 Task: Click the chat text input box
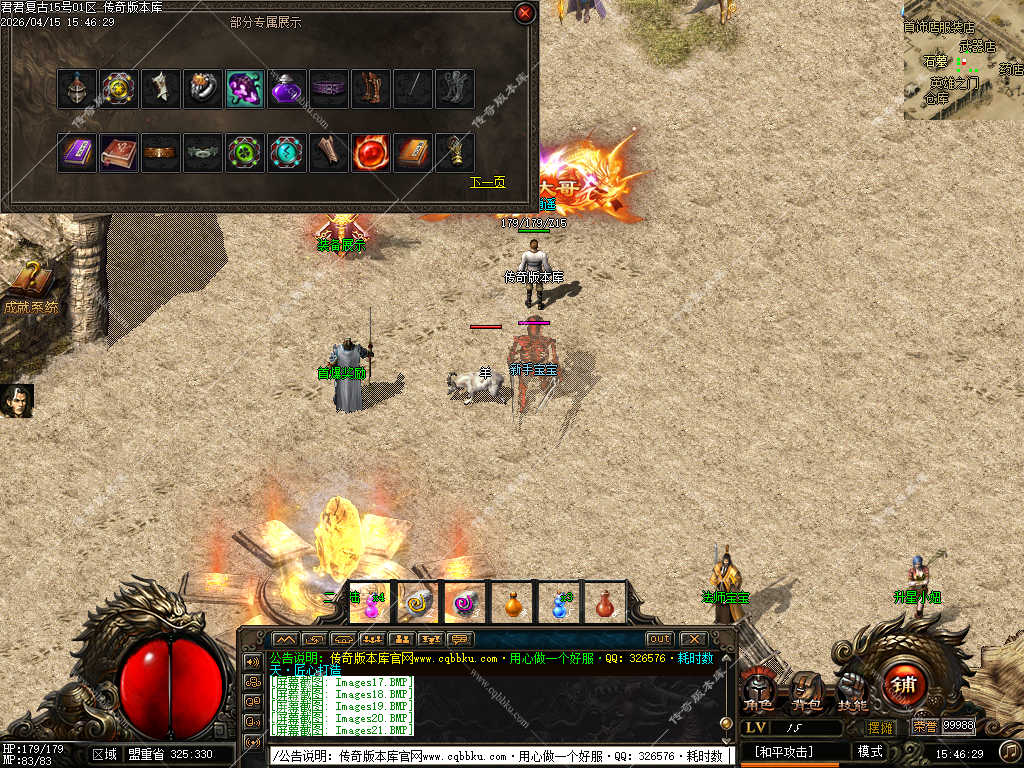[x=502, y=756]
